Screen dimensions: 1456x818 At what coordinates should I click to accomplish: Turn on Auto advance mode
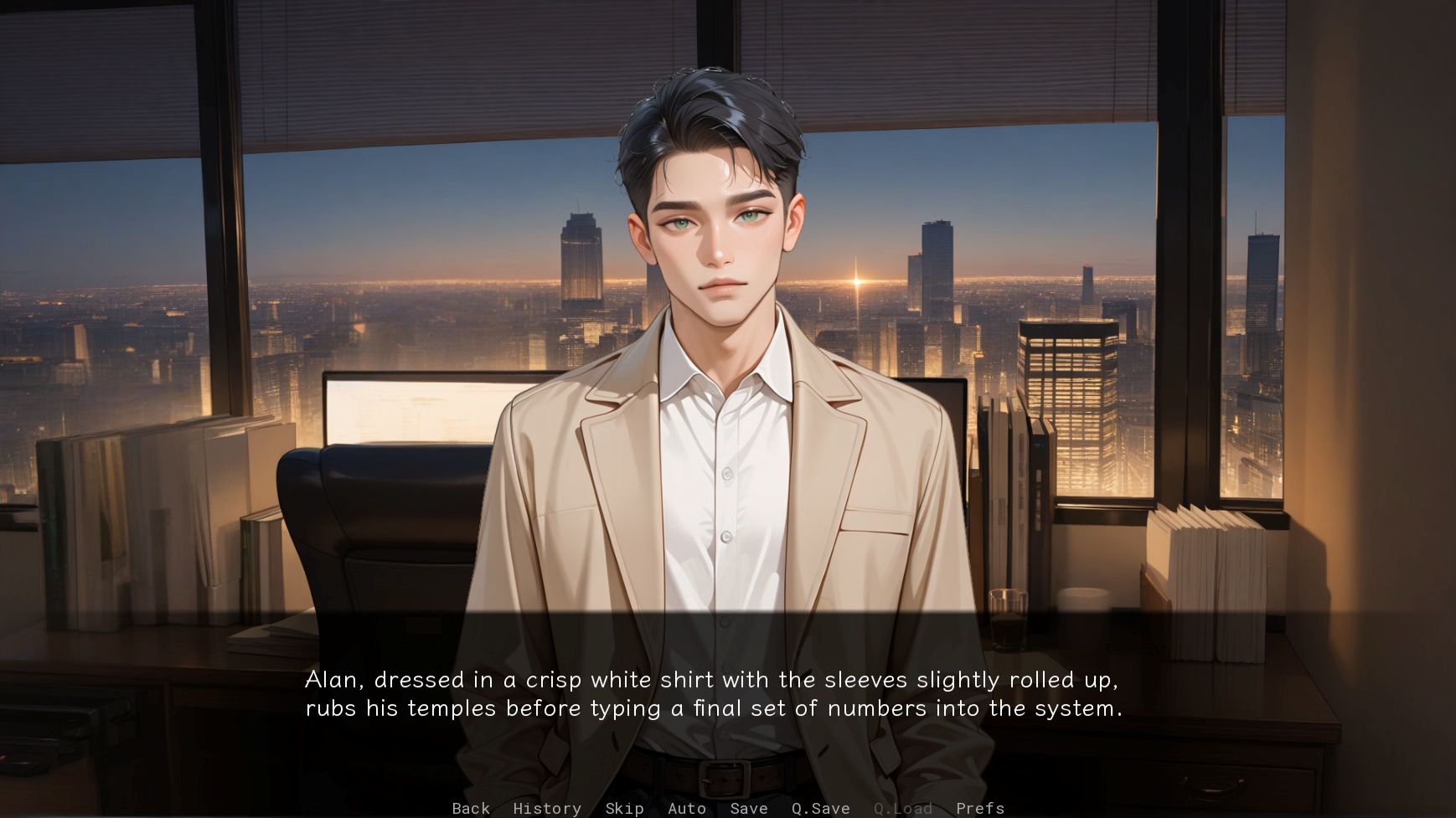(687, 808)
